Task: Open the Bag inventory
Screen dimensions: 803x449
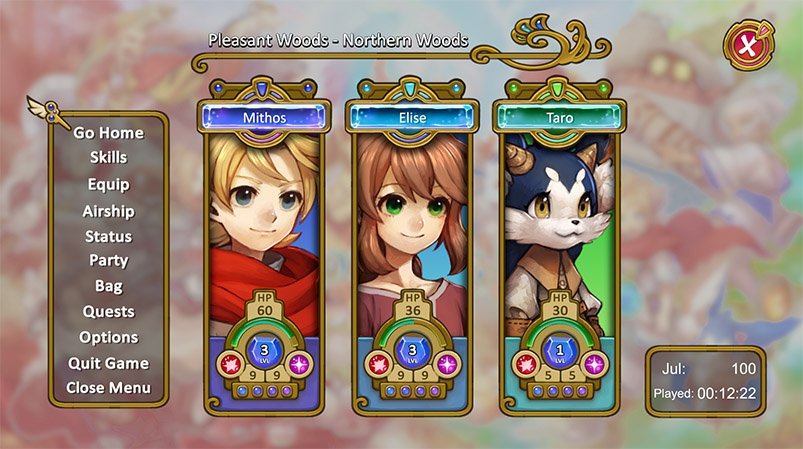Action: pos(108,286)
